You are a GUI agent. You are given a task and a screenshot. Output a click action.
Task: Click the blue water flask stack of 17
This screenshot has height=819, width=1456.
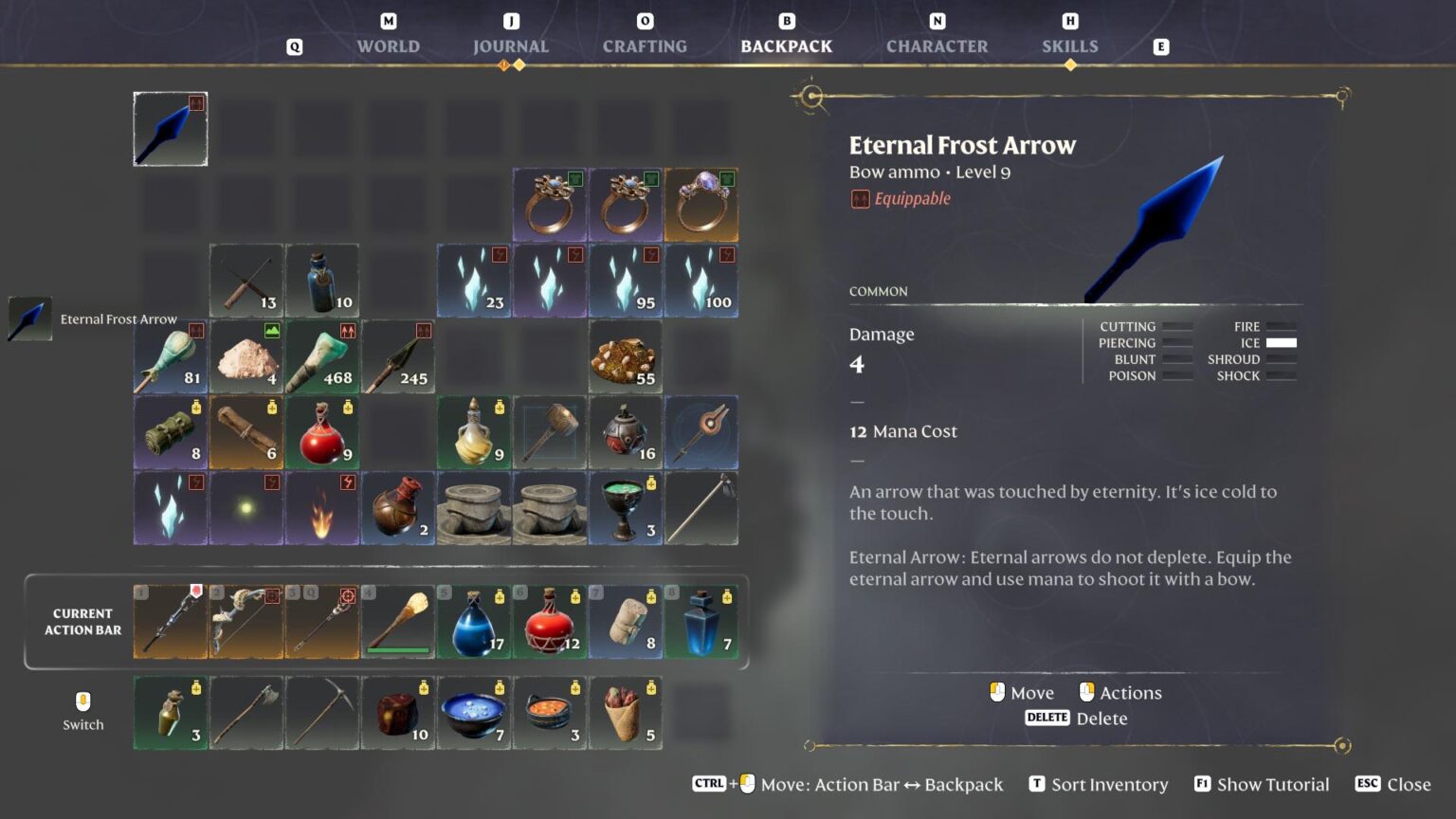474,622
